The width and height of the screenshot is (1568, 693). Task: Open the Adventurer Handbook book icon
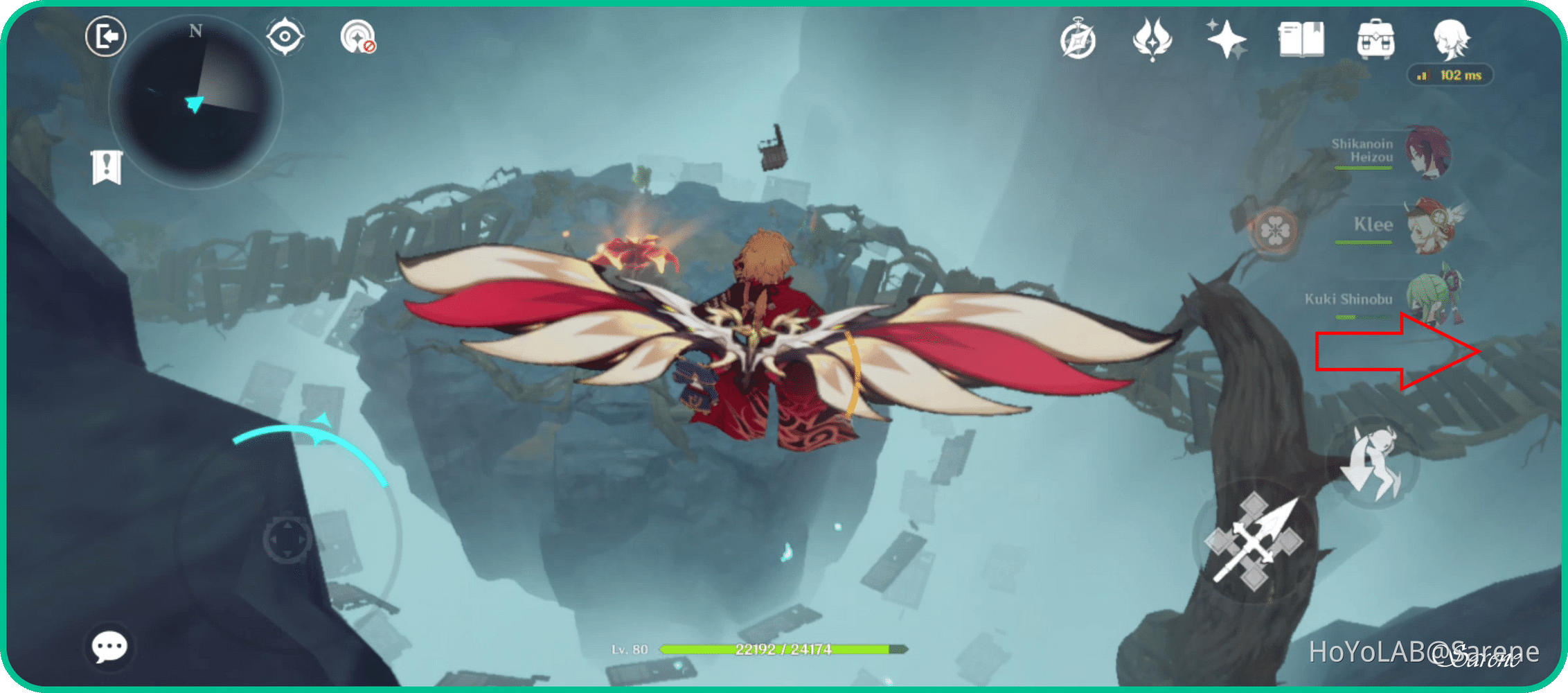1301,40
